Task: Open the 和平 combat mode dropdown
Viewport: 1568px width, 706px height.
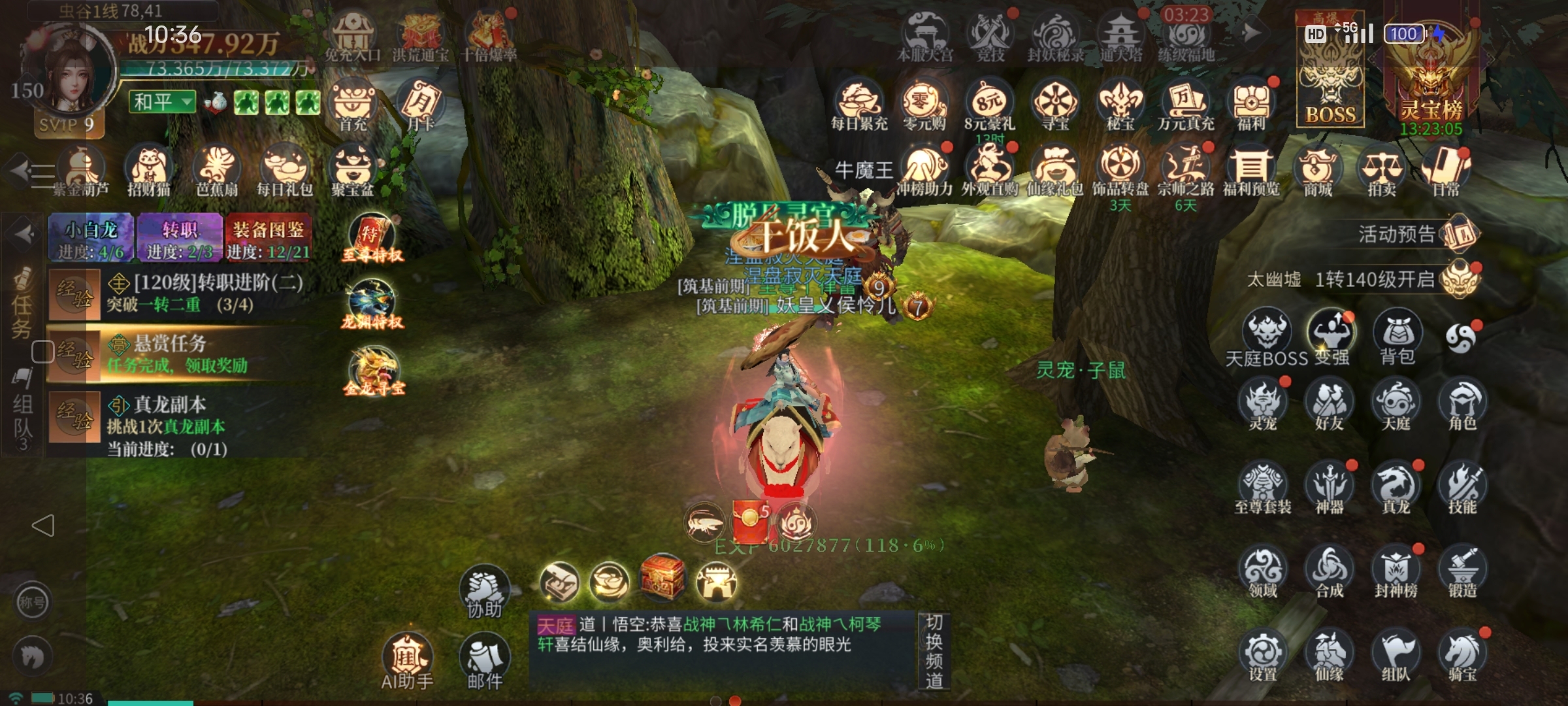Action: 162,102
